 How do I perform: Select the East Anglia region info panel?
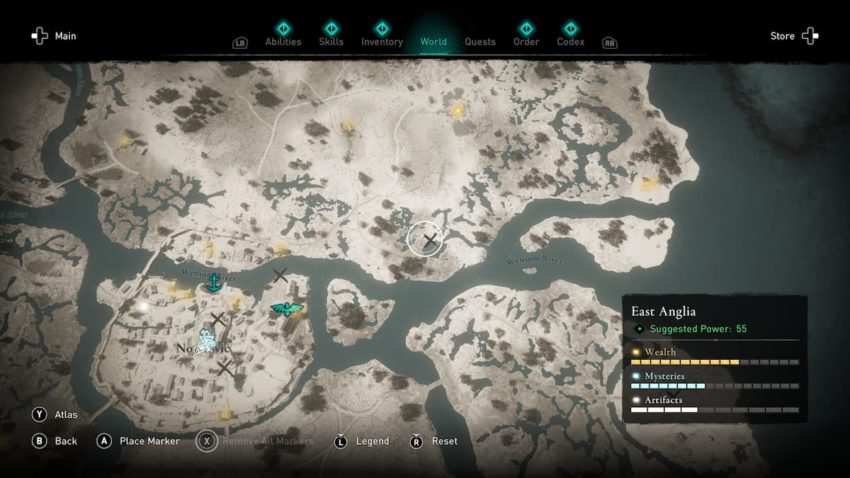[714, 355]
